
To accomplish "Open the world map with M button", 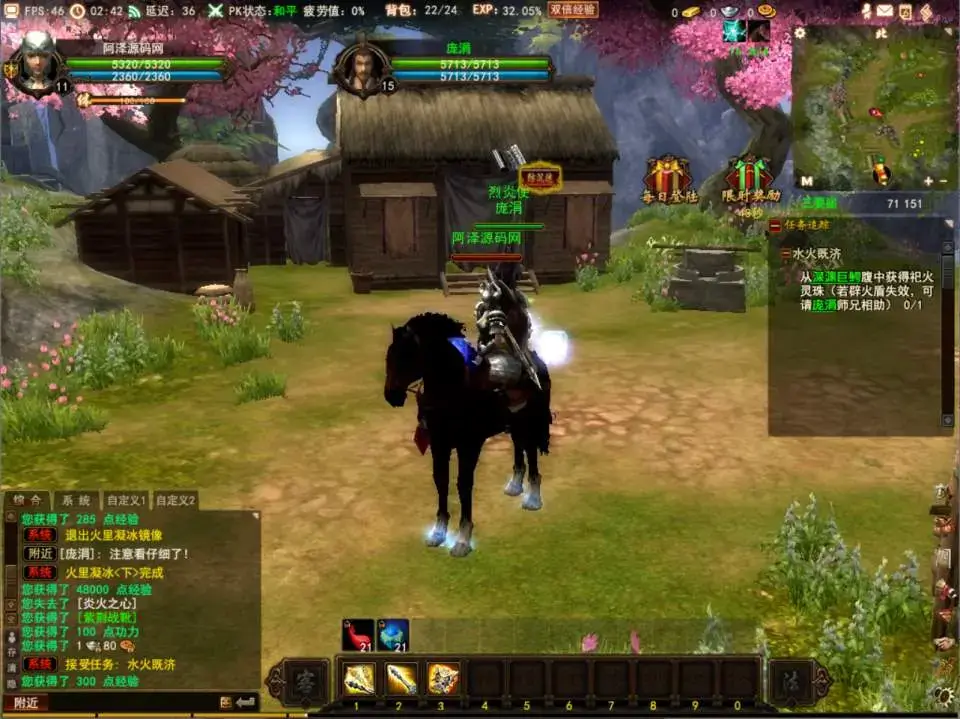I will 806,181.
